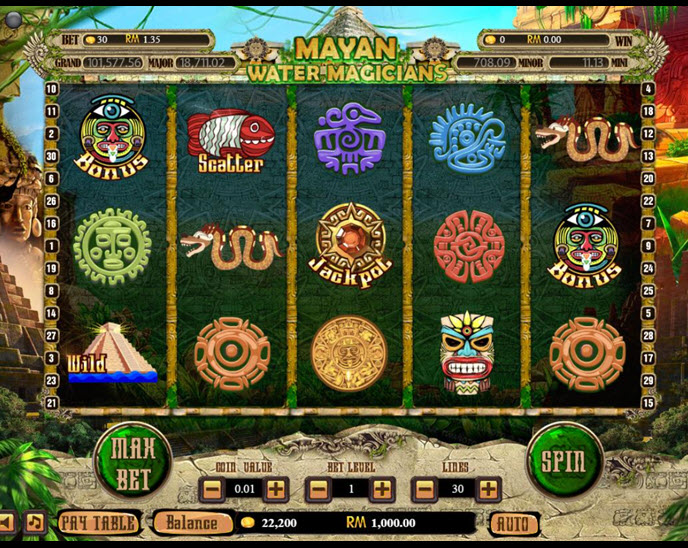Set the maximum bet with Max Bet
Viewport: 688px width, 548px height.
[x=133, y=461]
